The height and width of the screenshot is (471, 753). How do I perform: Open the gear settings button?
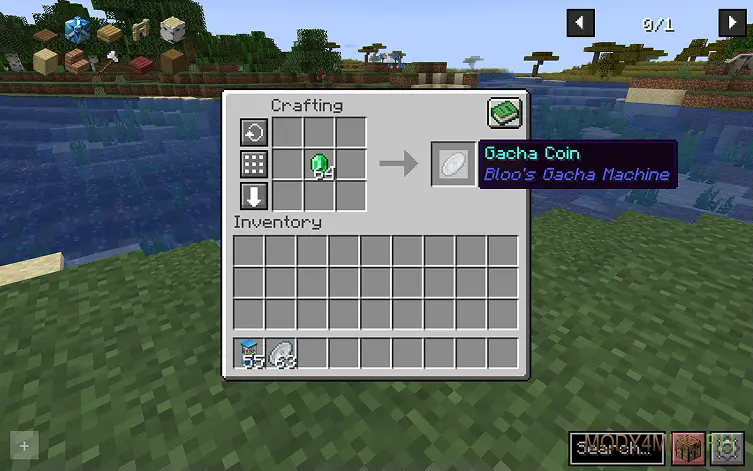727,447
